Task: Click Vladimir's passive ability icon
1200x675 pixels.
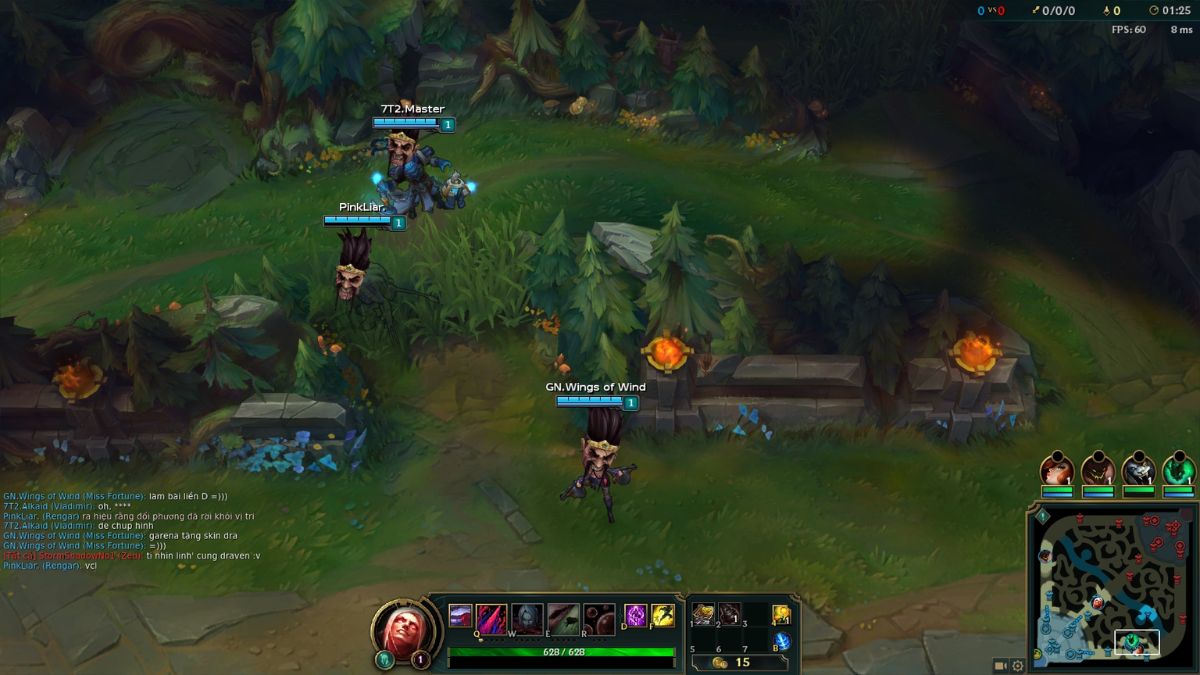Action: click(x=460, y=615)
